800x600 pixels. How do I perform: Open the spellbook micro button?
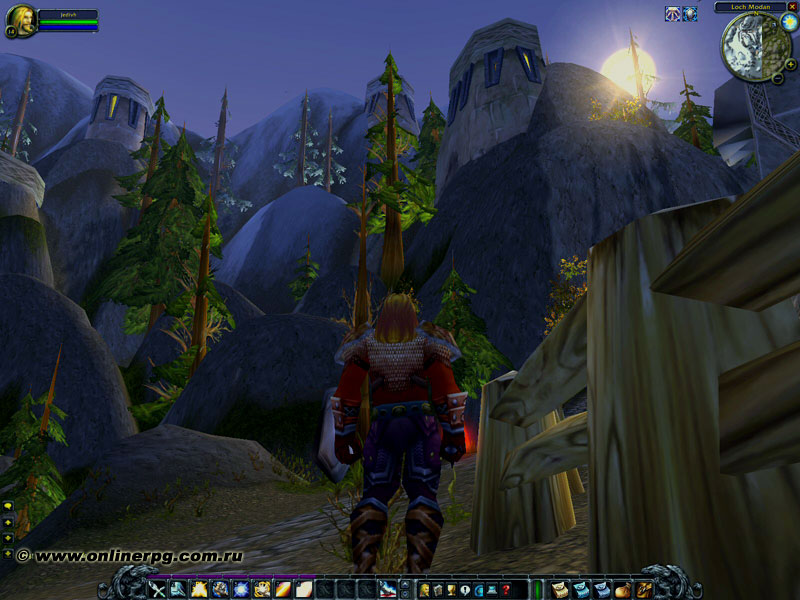[437, 590]
